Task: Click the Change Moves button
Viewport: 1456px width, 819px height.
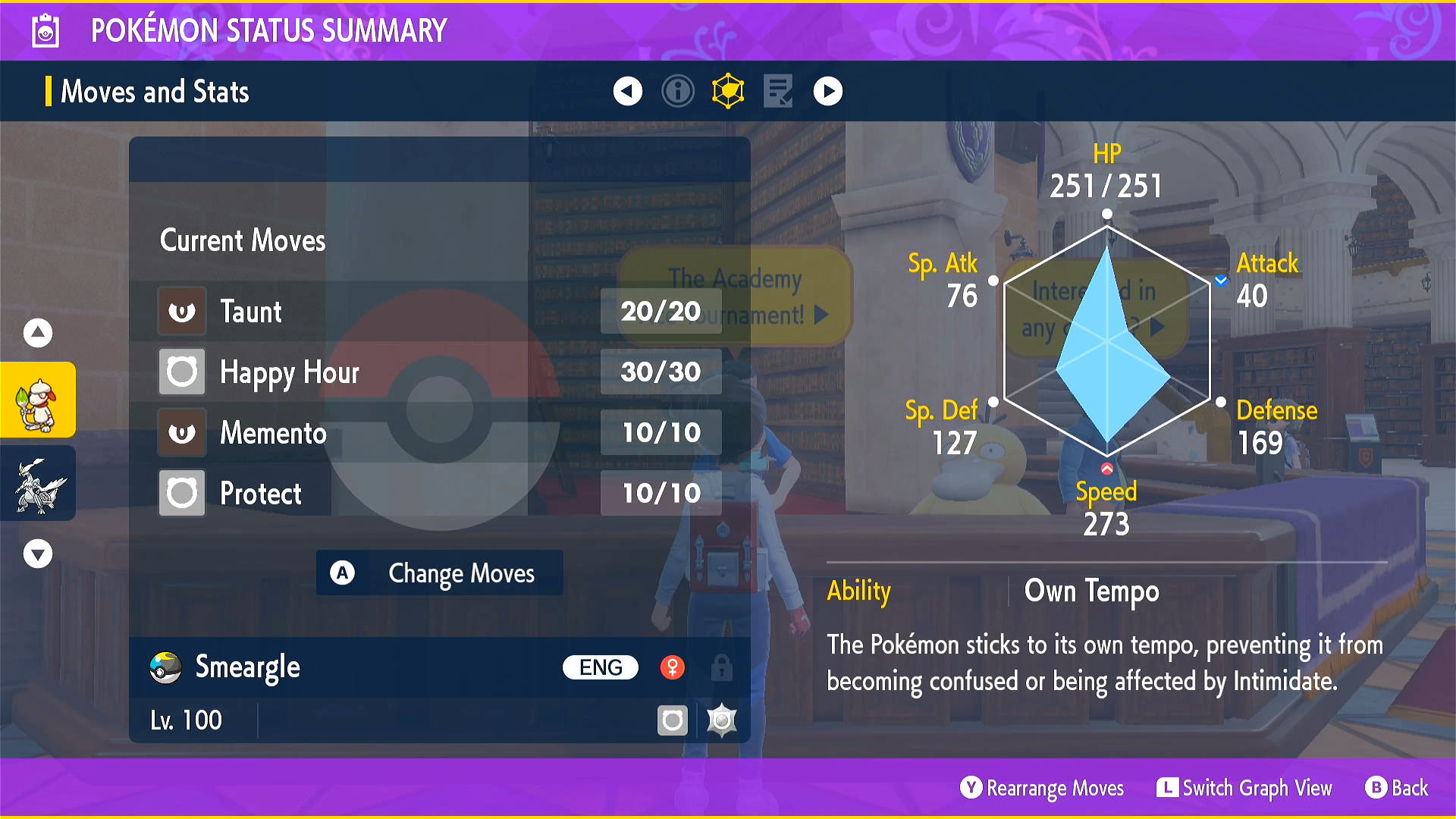Action: (x=439, y=573)
